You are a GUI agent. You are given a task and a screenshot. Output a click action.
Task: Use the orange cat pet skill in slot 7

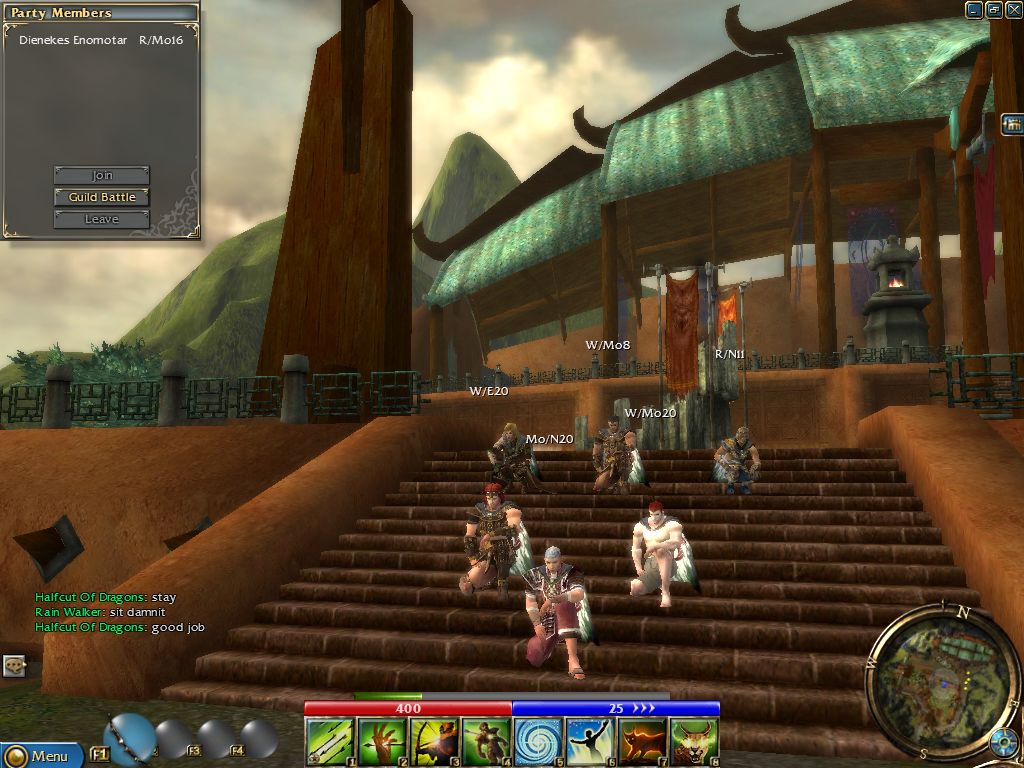pyautogui.click(x=642, y=743)
